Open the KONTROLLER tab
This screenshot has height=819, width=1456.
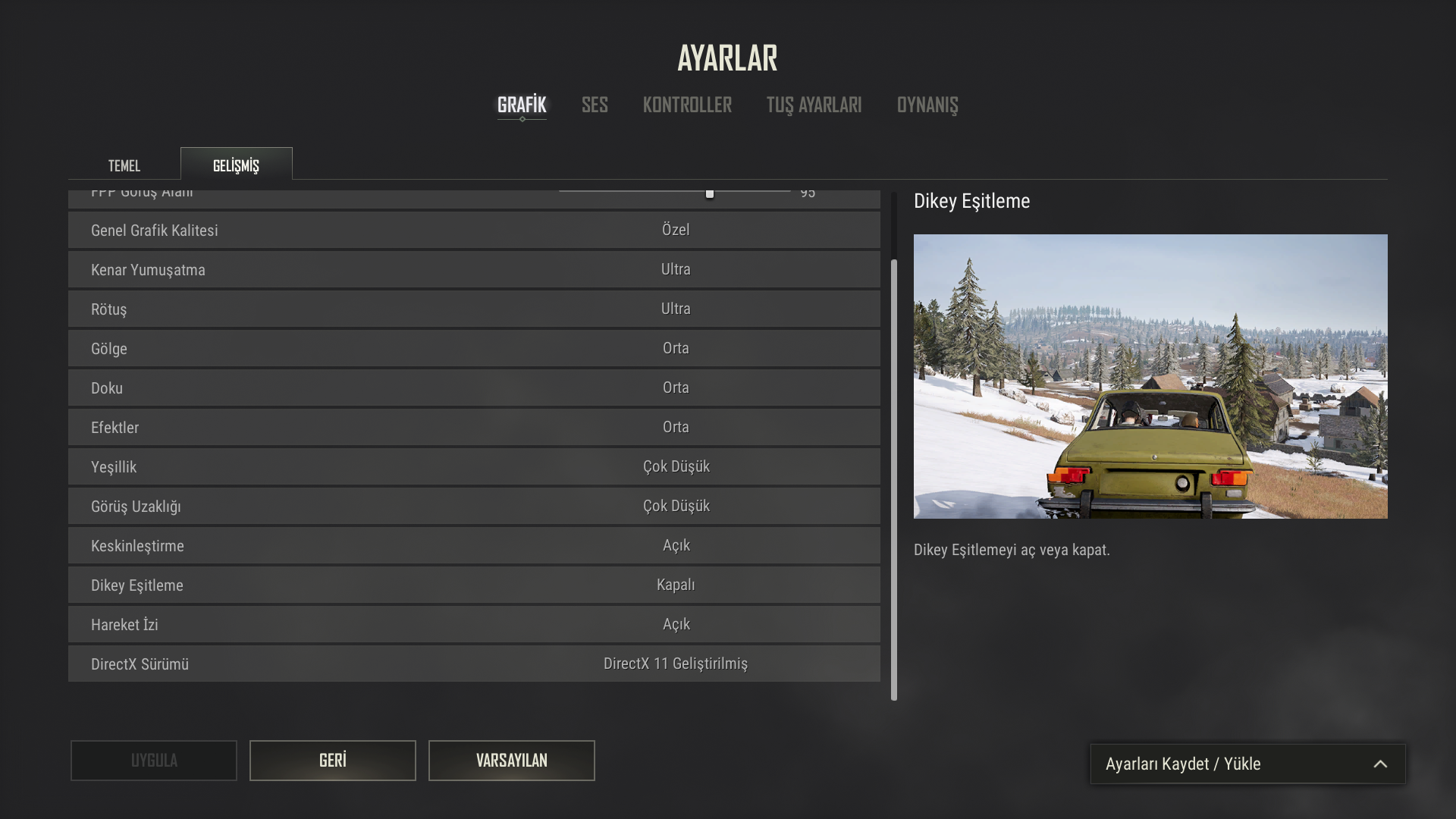tap(687, 105)
